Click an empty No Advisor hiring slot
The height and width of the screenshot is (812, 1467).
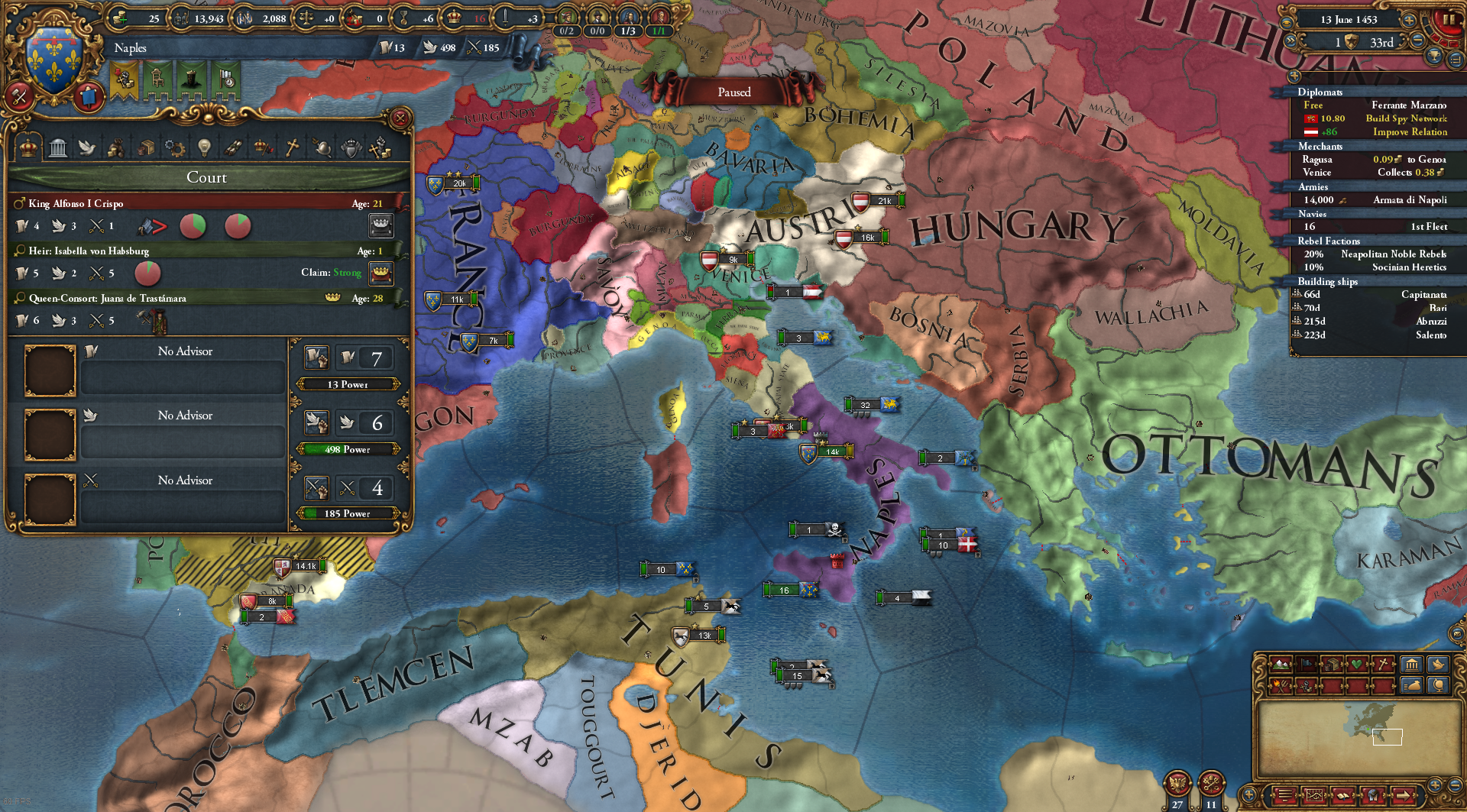coord(50,372)
